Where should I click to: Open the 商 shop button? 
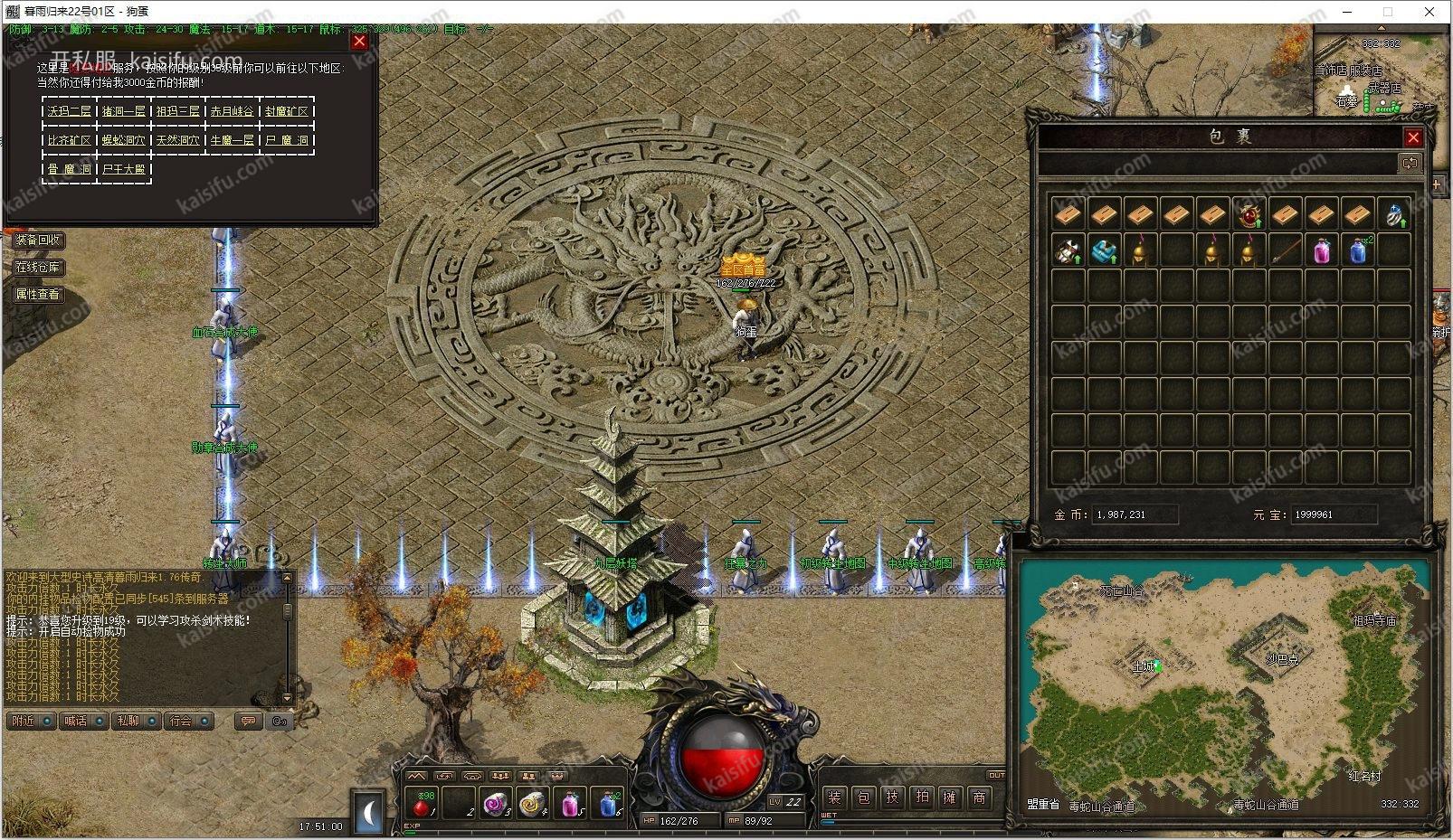979,797
